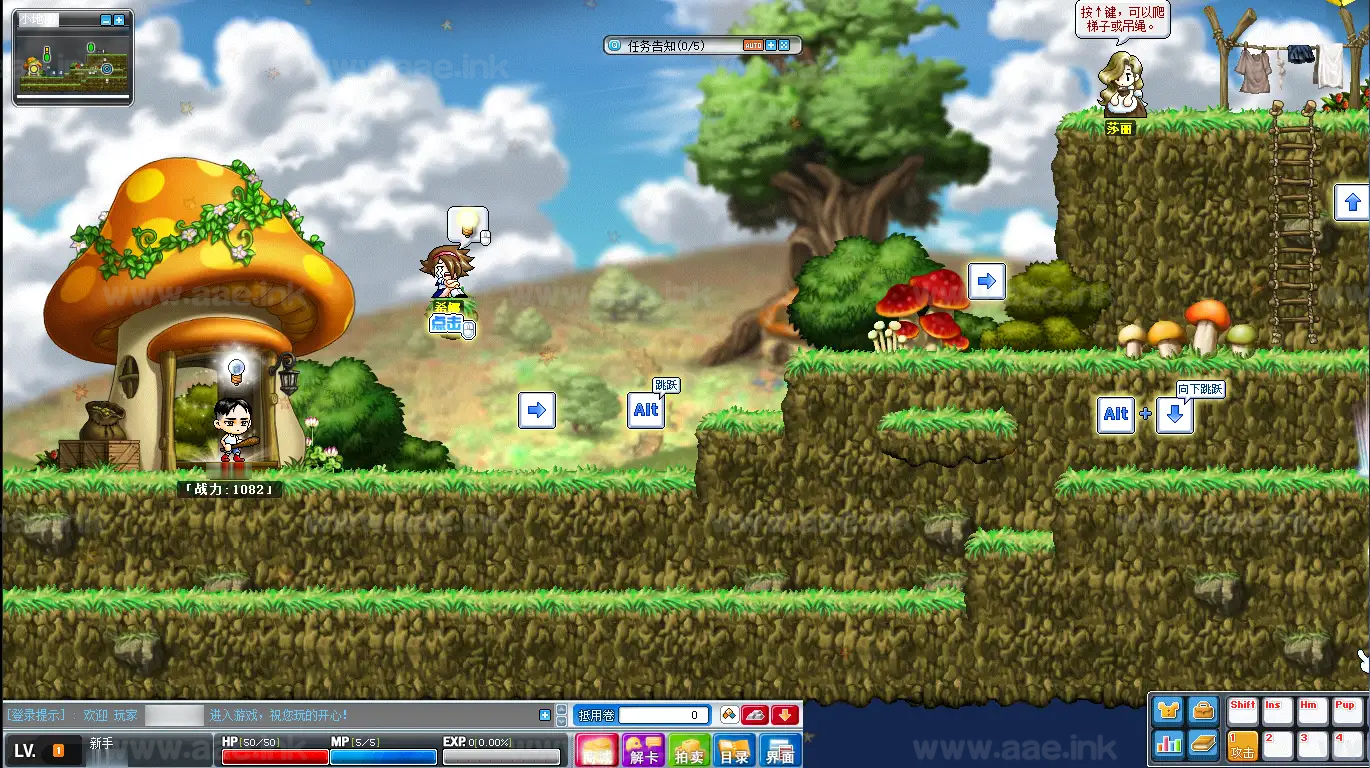The height and width of the screenshot is (768, 1370).
Task: Open the 解卡 unstuck button
Action: coord(643,750)
